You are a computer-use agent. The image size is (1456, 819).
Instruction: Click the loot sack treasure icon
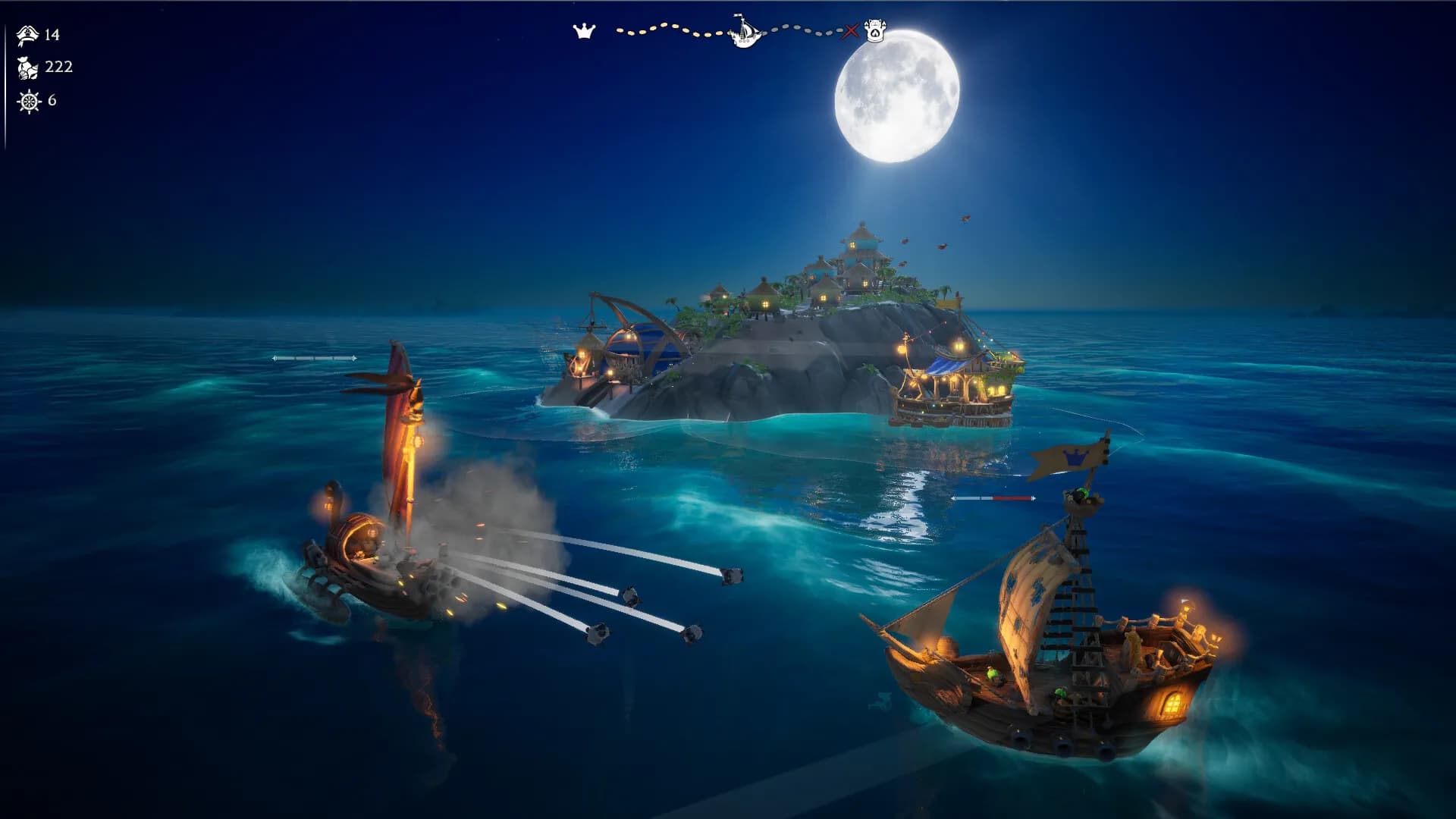(x=28, y=68)
